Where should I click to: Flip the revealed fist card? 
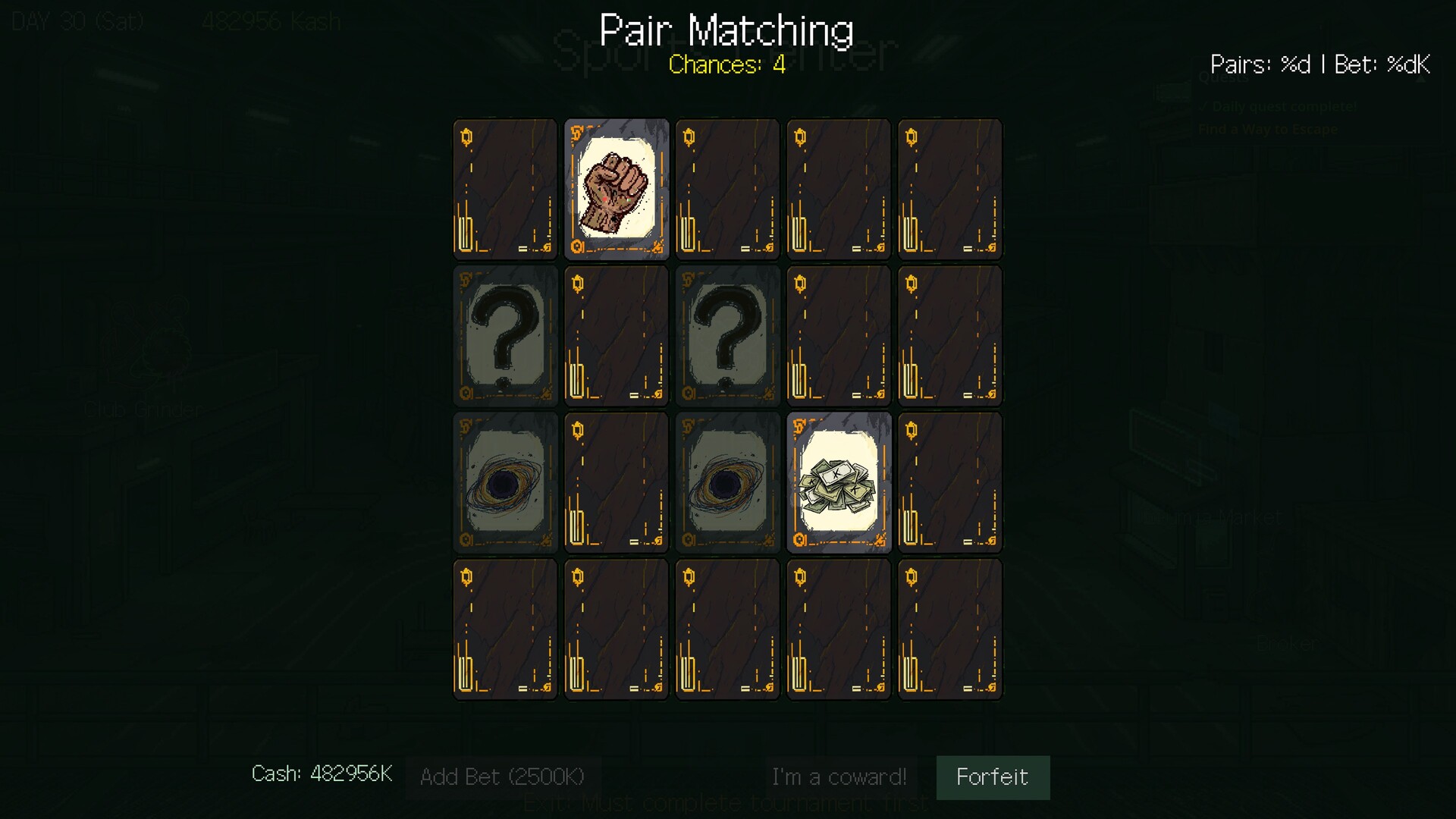pos(616,188)
